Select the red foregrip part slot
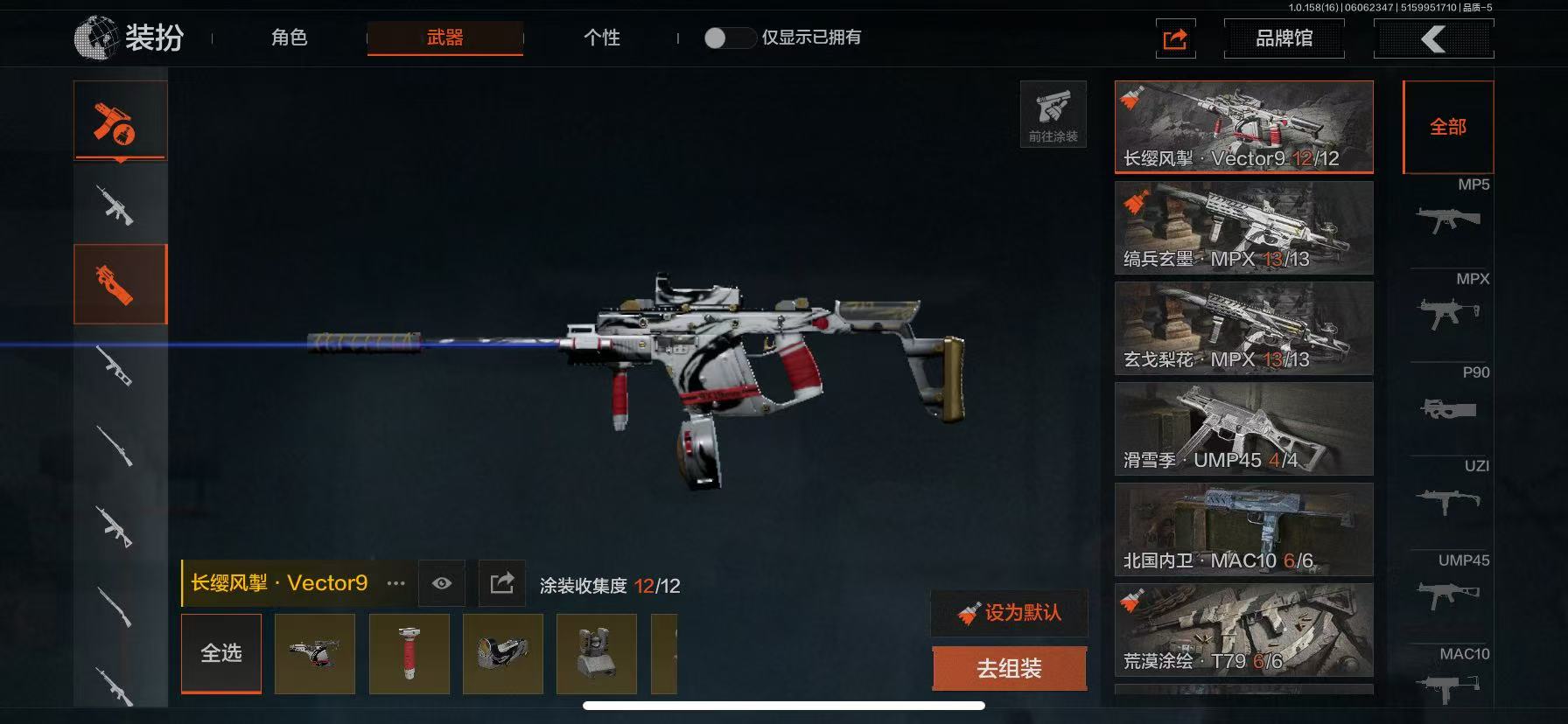 tap(409, 653)
